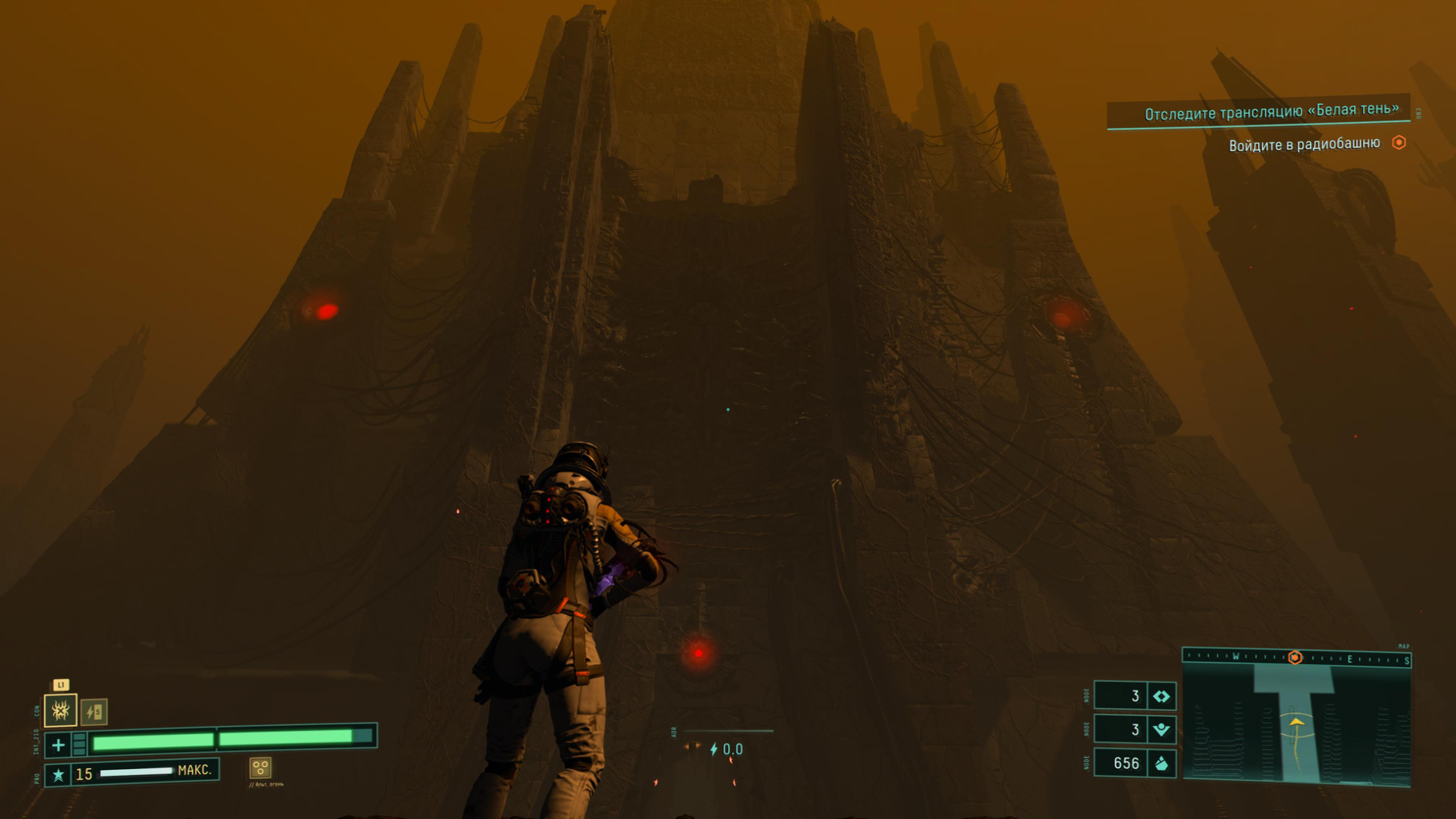This screenshot has height=819, width=1456.
Task: Click the star proficiency icon
Action: (x=58, y=775)
